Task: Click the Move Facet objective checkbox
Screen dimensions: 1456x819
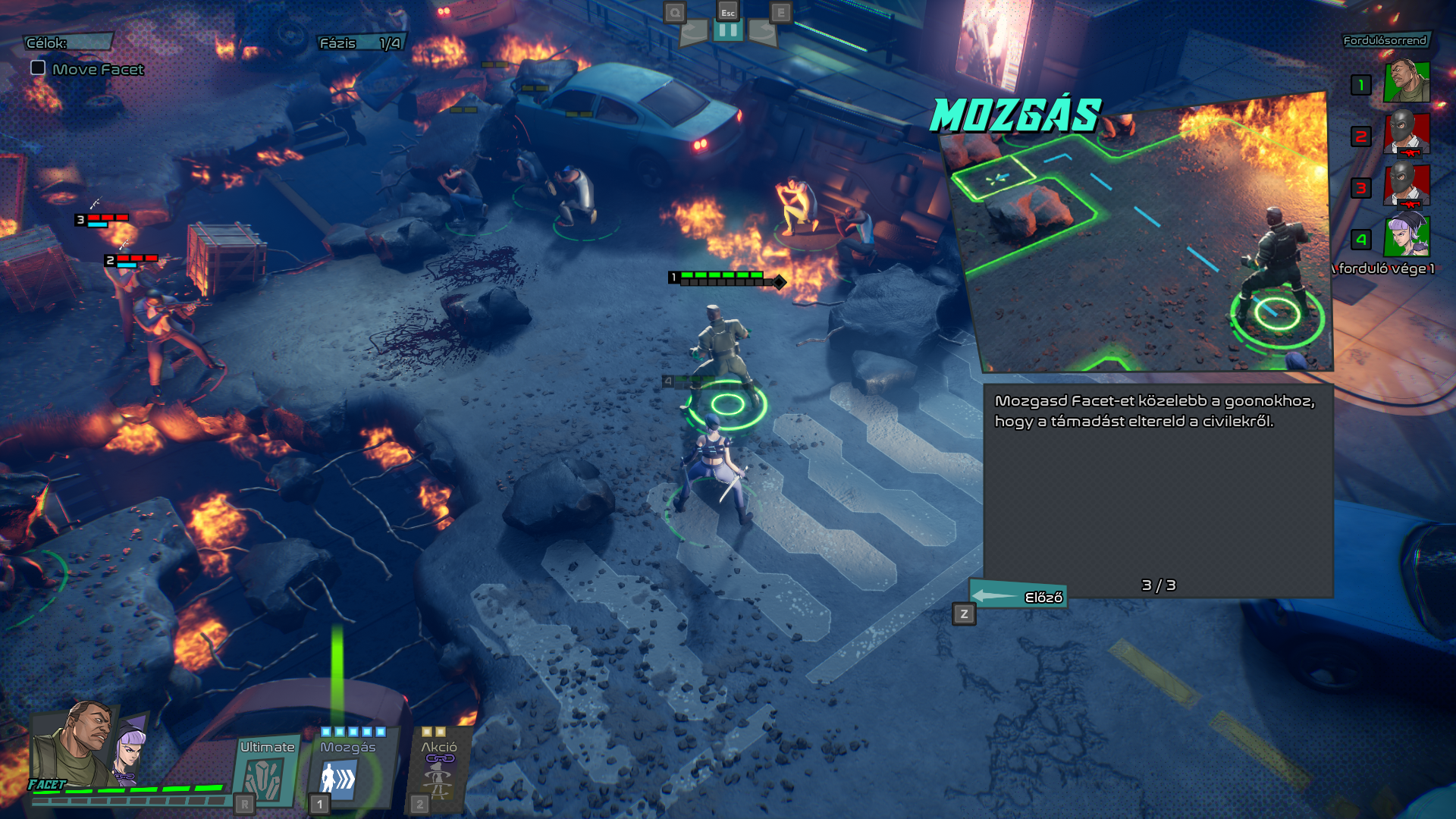Action: coord(38,67)
